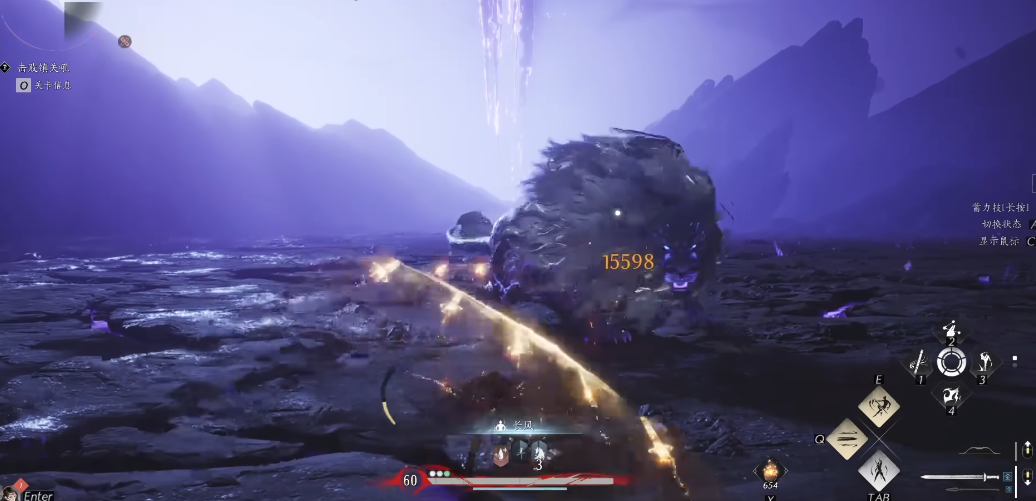This screenshot has height=501, width=1036.
Task: Click the orange flame buff icon
Action: [503, 453]
